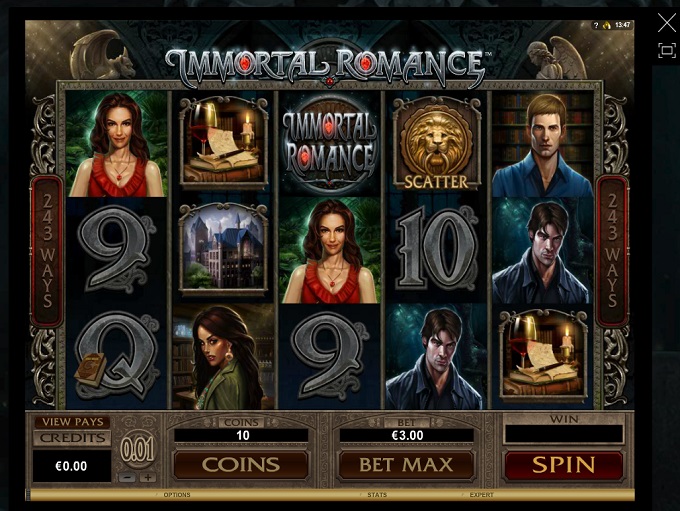
Task: Click the CREDITS label button
Action: tap(72, 438)
